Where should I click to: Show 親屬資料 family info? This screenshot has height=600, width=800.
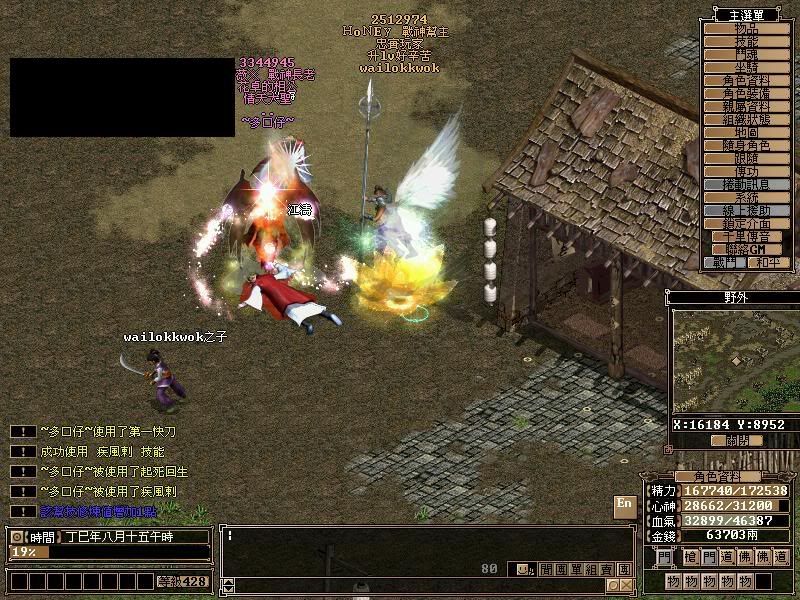click(x=745, y=106)
